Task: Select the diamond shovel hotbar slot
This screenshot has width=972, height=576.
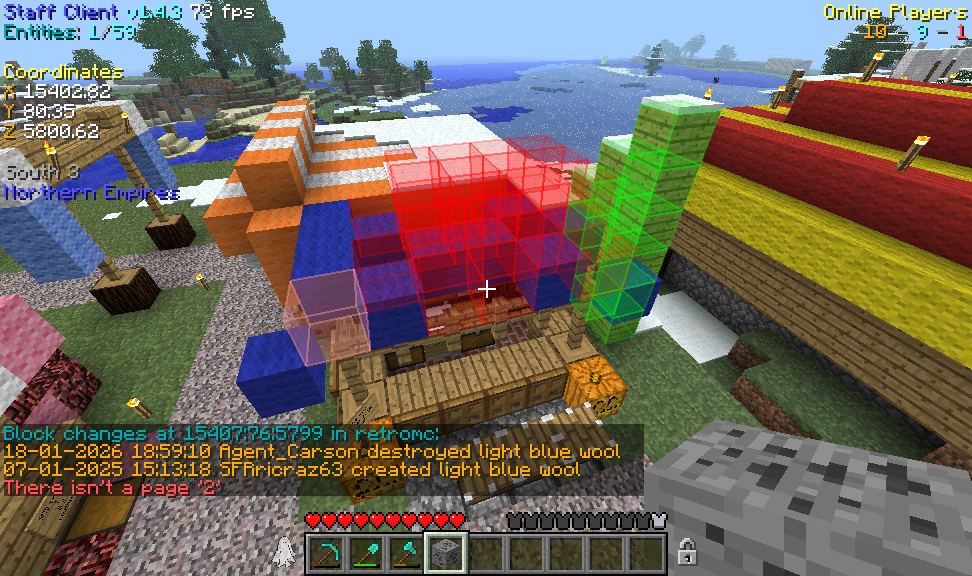Action: (367, 553)
